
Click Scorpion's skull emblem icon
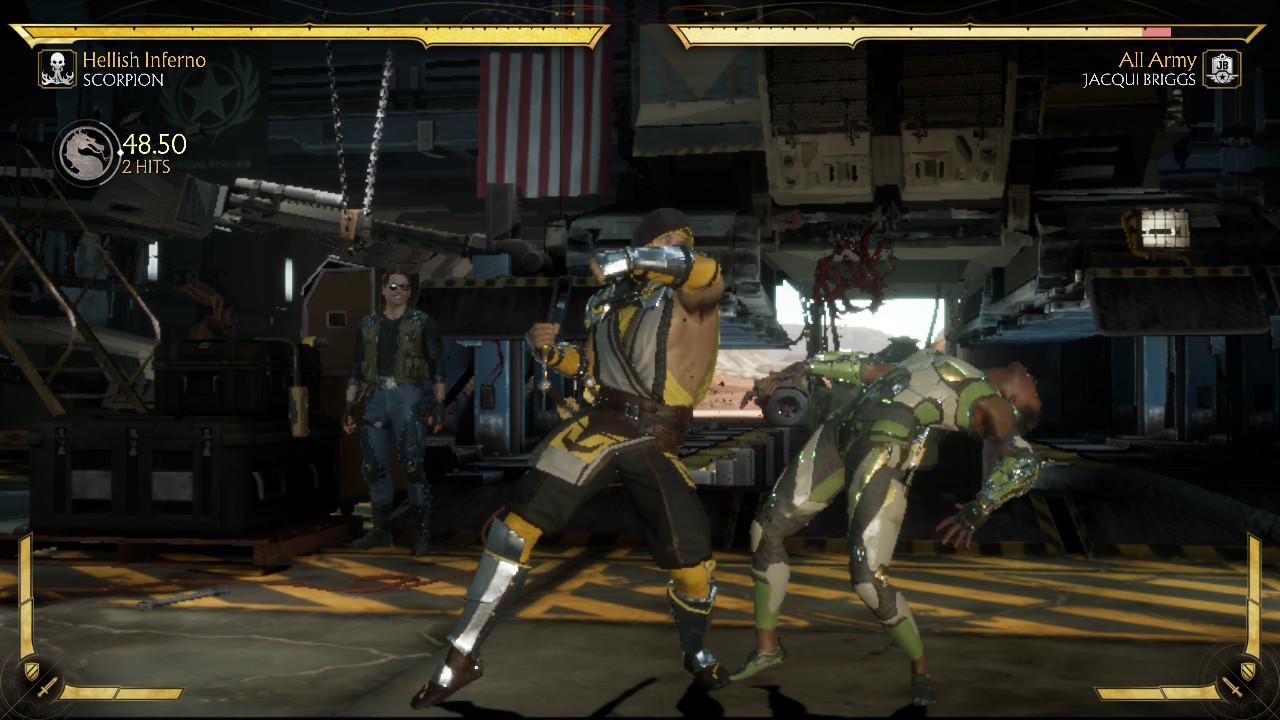click(x=57, y=69)
